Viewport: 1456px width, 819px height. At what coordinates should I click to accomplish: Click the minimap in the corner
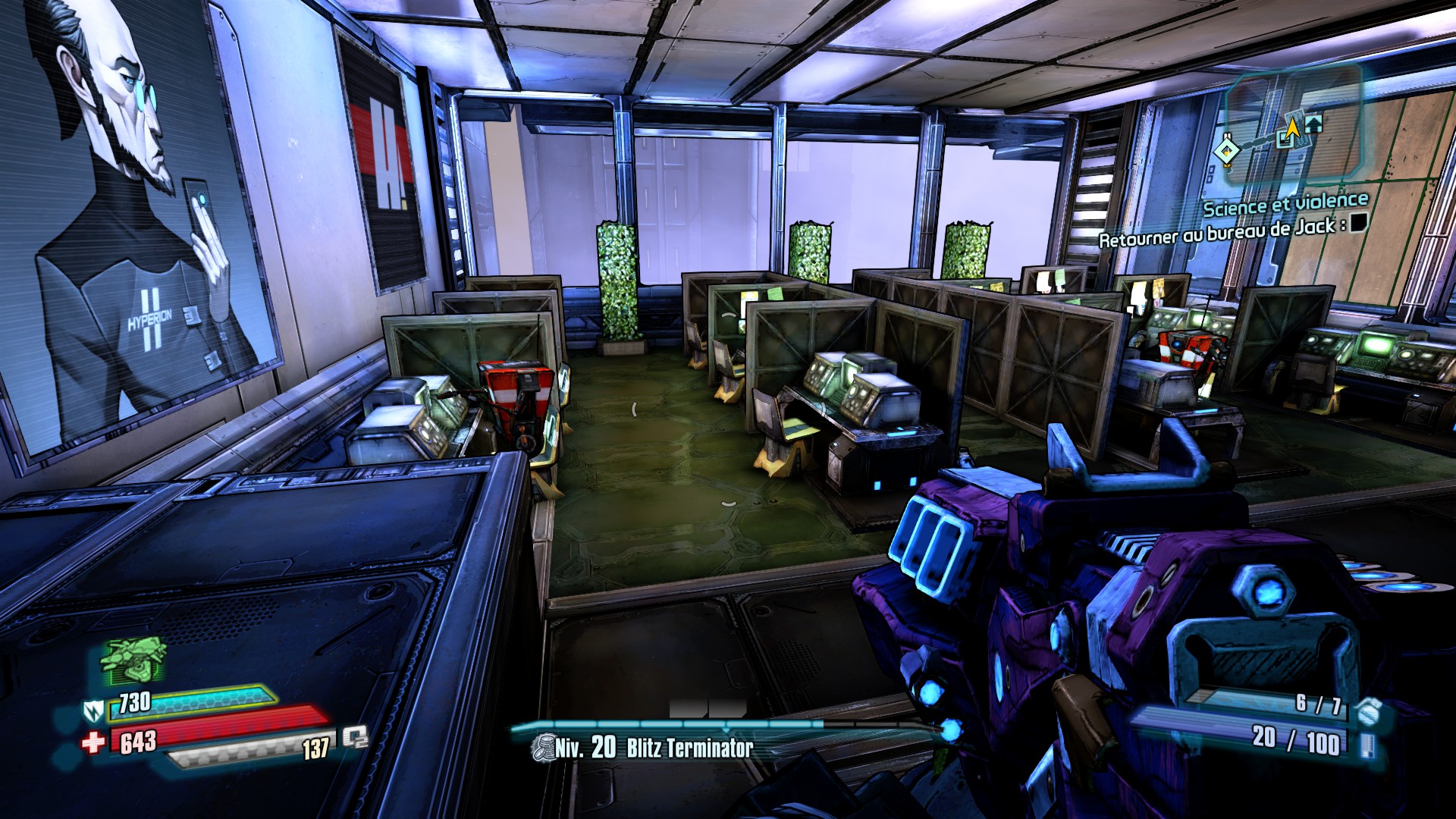pos(1293,125)
